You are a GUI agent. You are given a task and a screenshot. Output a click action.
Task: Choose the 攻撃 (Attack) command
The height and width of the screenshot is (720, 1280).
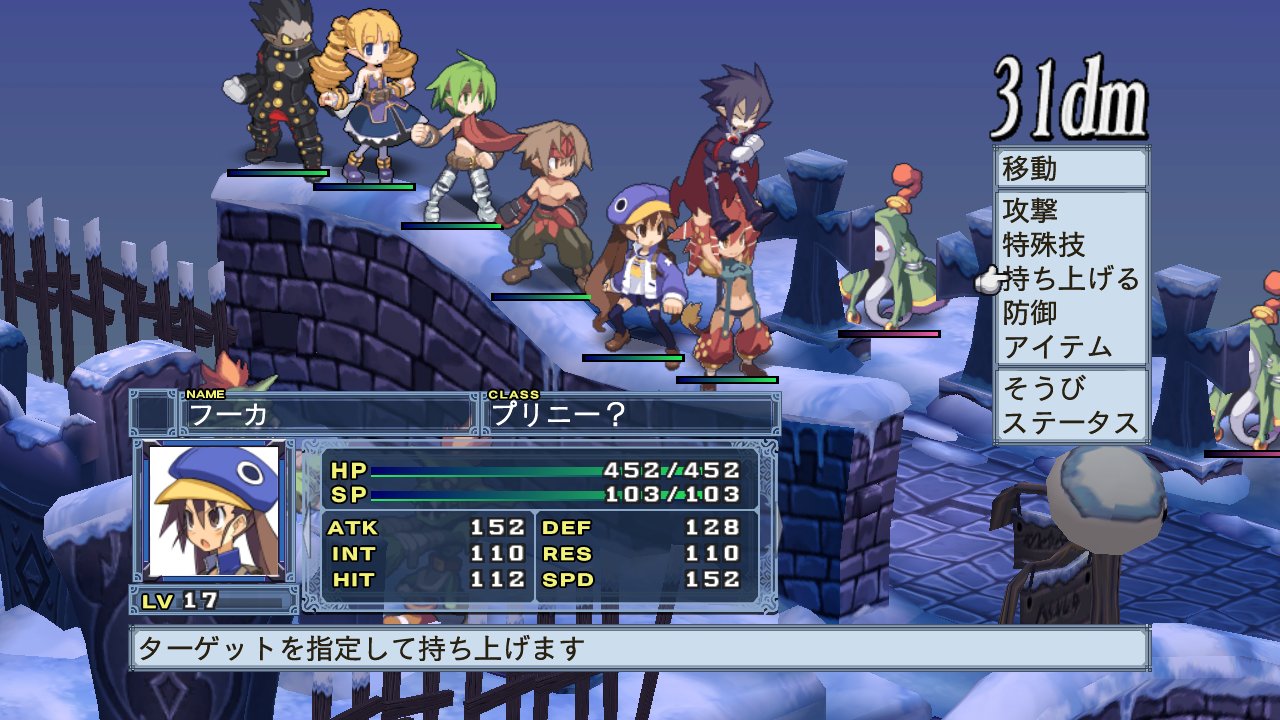pyautogui.click(x=1031, y=211)
